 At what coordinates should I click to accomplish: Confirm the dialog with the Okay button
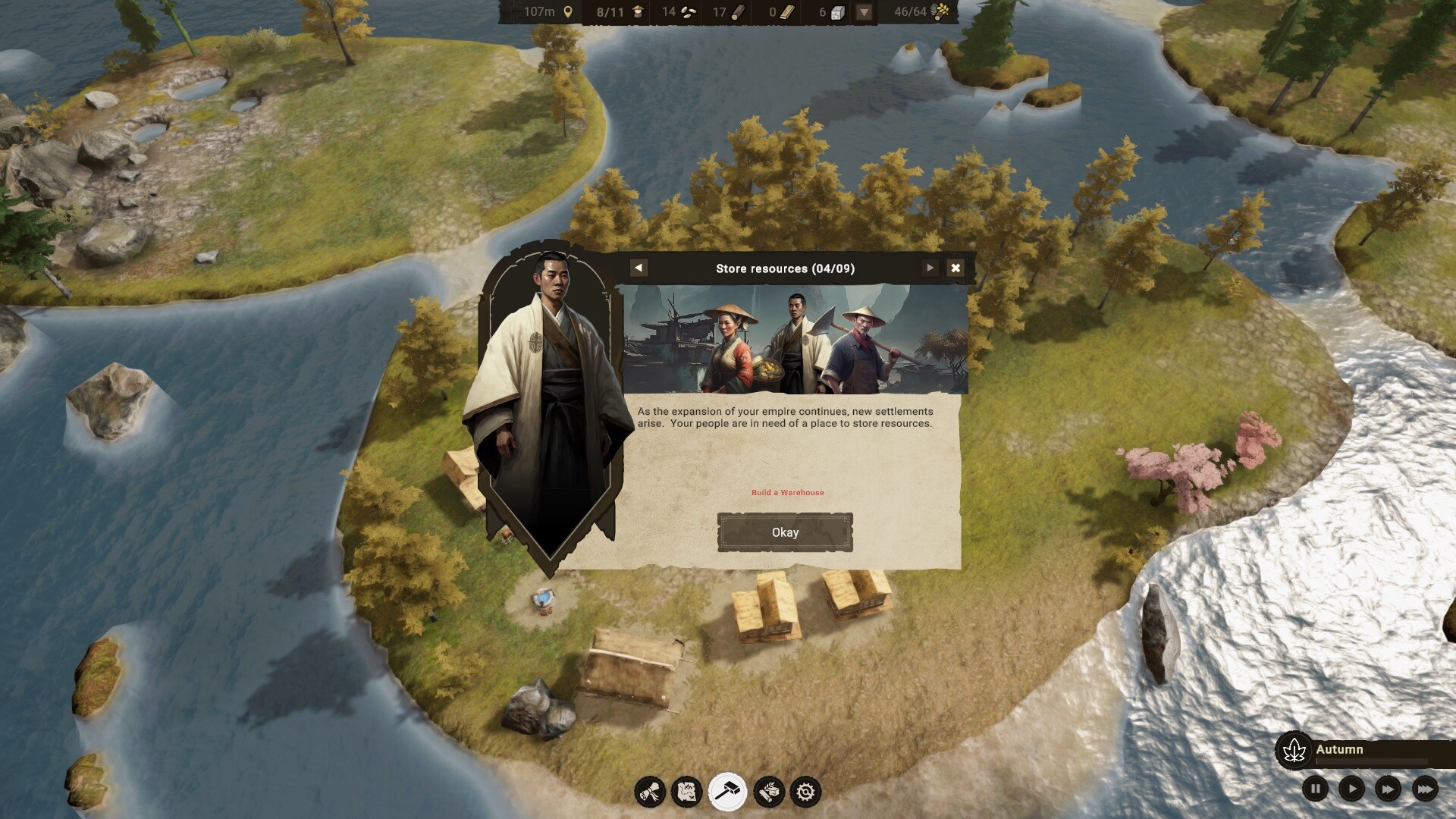click(x=785, y=532)
